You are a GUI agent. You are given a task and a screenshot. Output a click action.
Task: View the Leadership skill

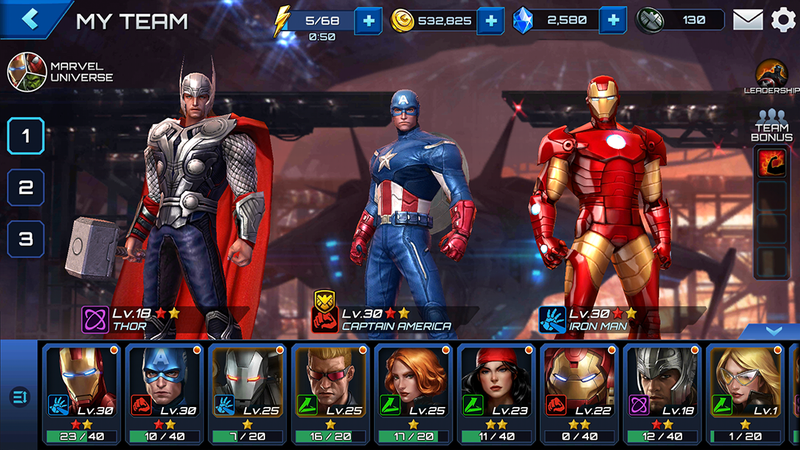(771, 76)
